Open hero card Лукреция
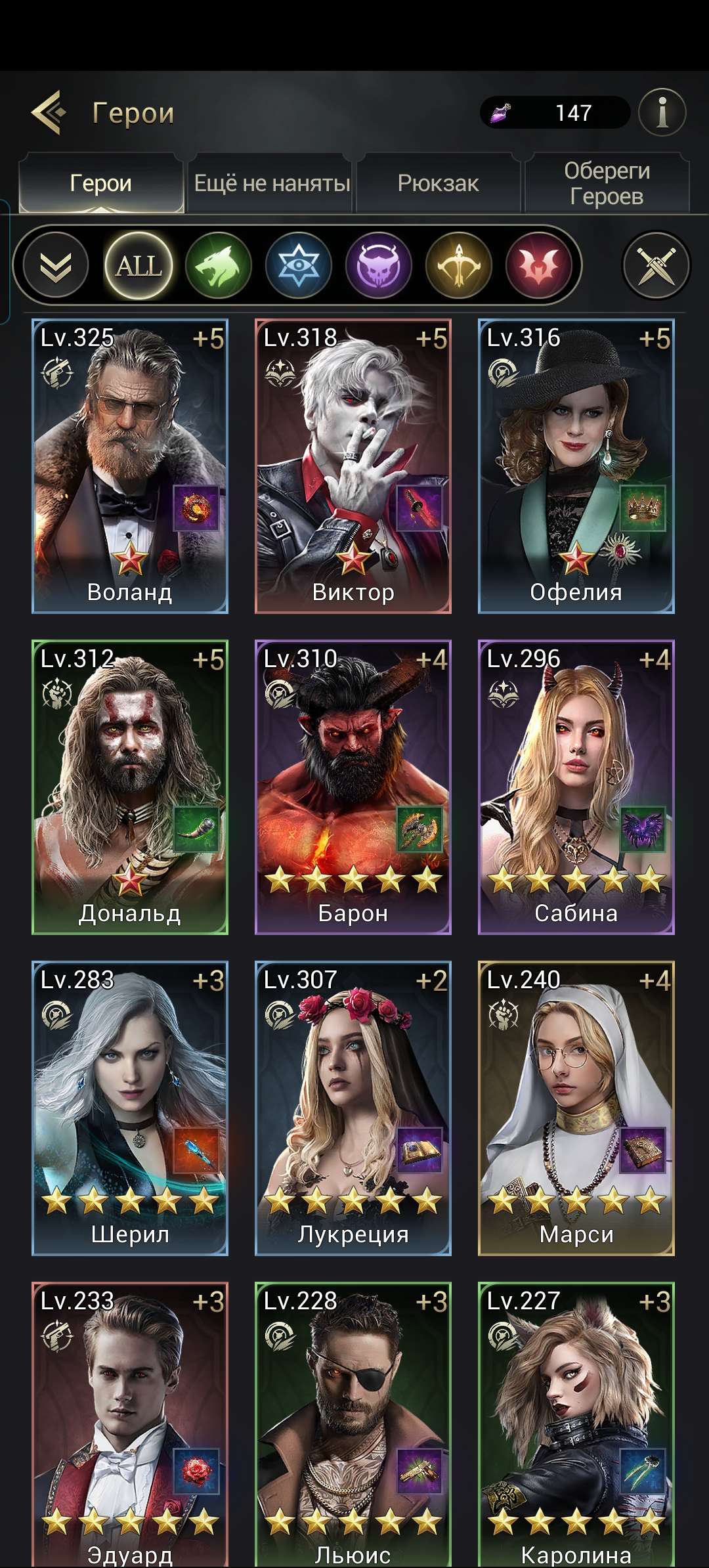 (353, 1108)
